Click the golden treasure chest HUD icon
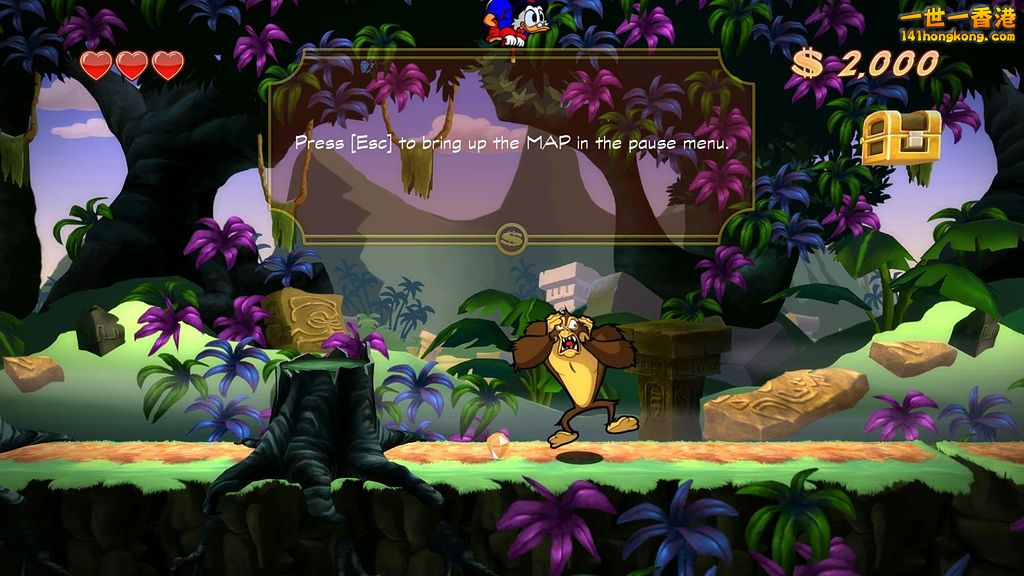 click(x=901, y=137)
